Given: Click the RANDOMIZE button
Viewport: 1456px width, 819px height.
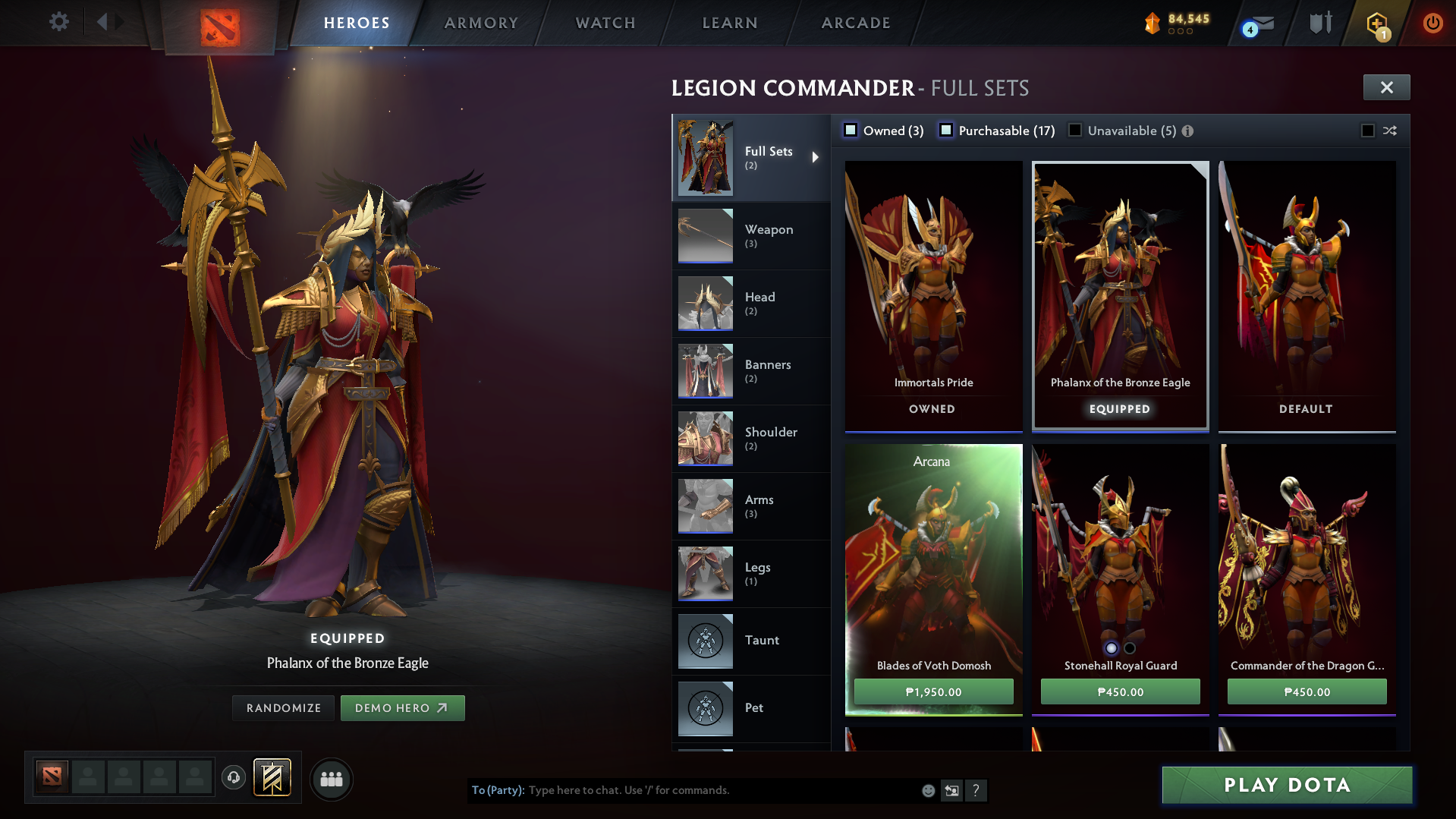Looking at the screenshot, I should coord(283,707).
